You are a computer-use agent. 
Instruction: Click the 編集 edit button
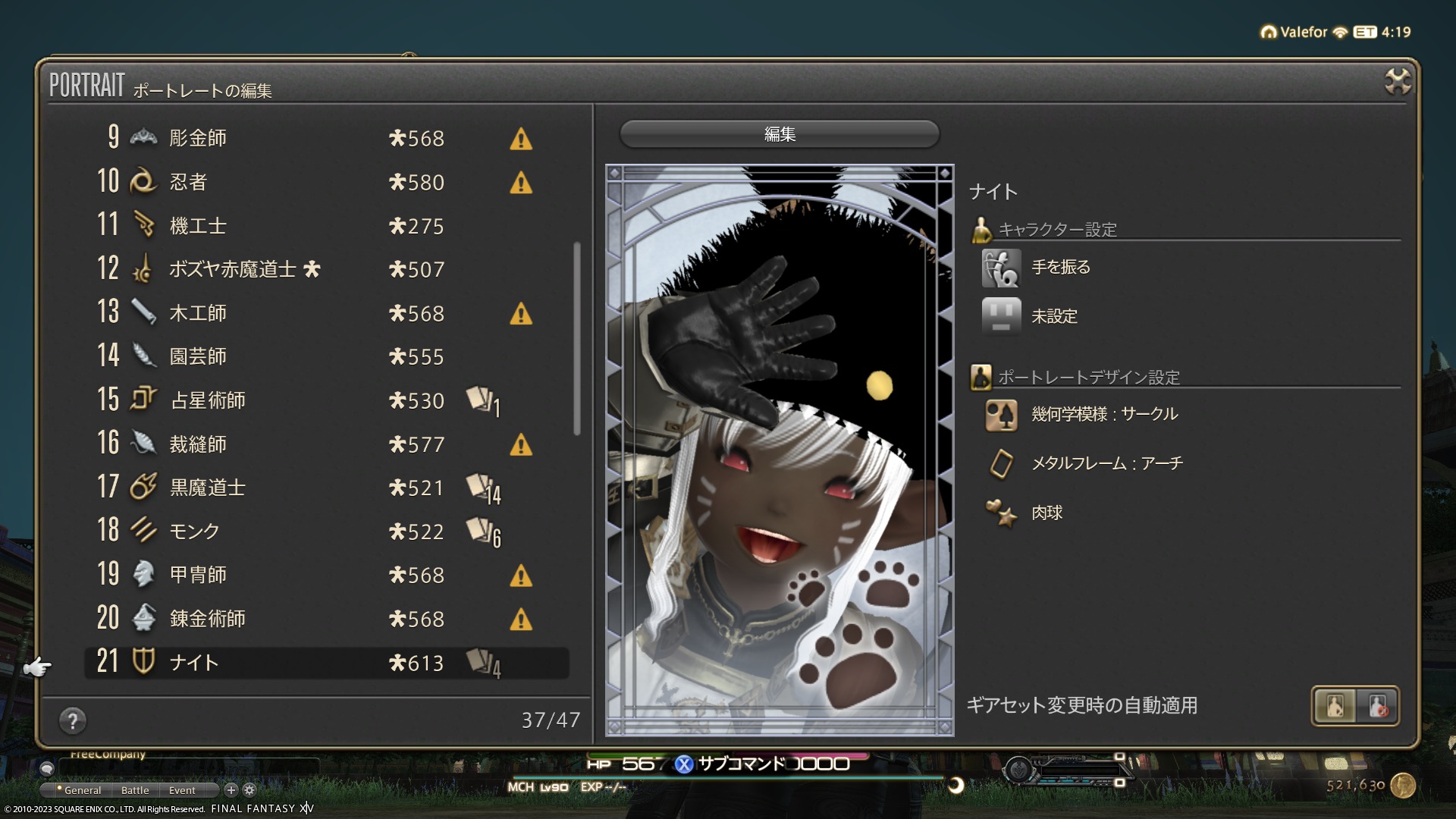point(780,134)
